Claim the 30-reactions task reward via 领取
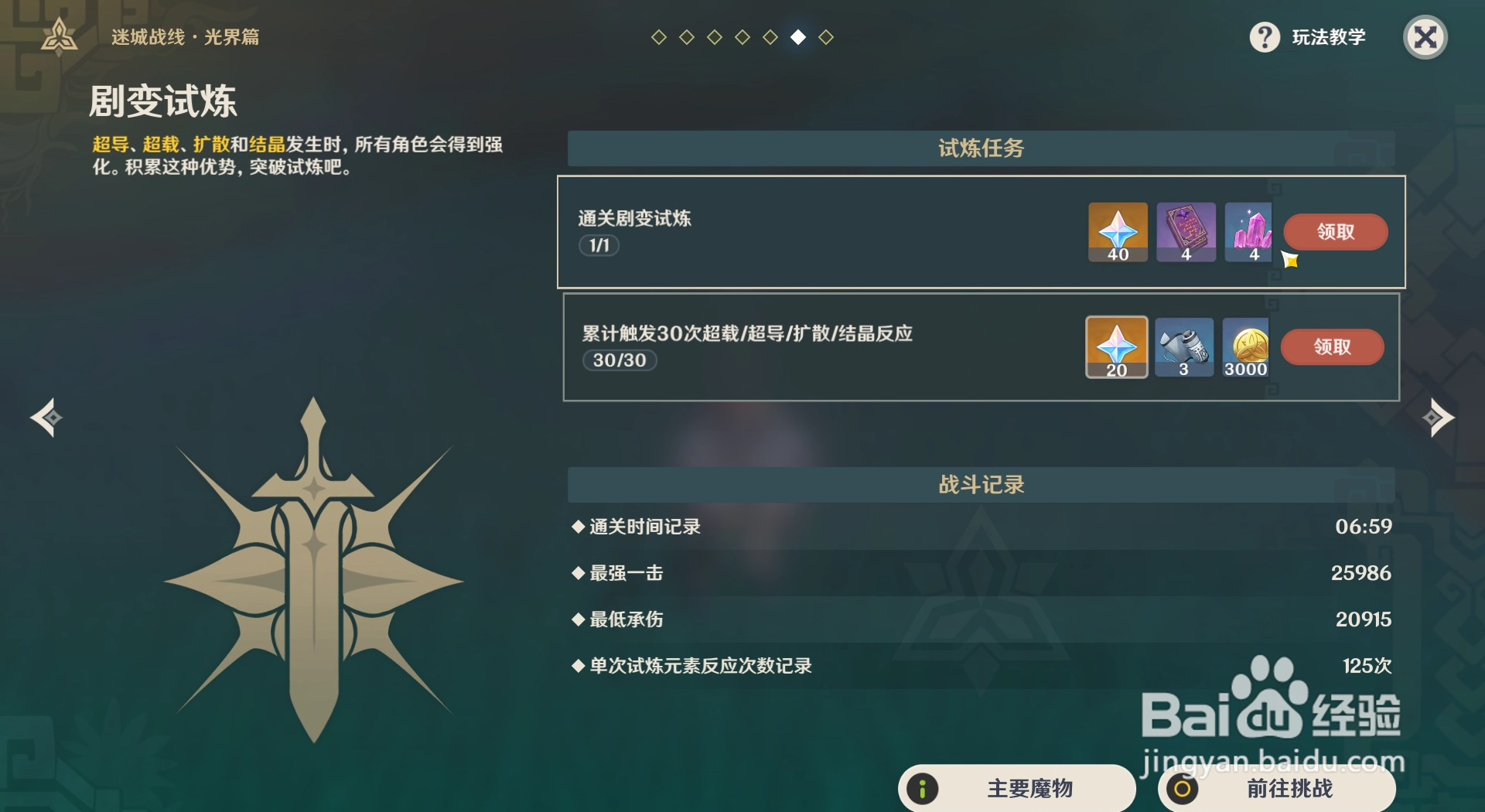The width and height of the screenshot is (1485, 812). [x=1333, y=346]
